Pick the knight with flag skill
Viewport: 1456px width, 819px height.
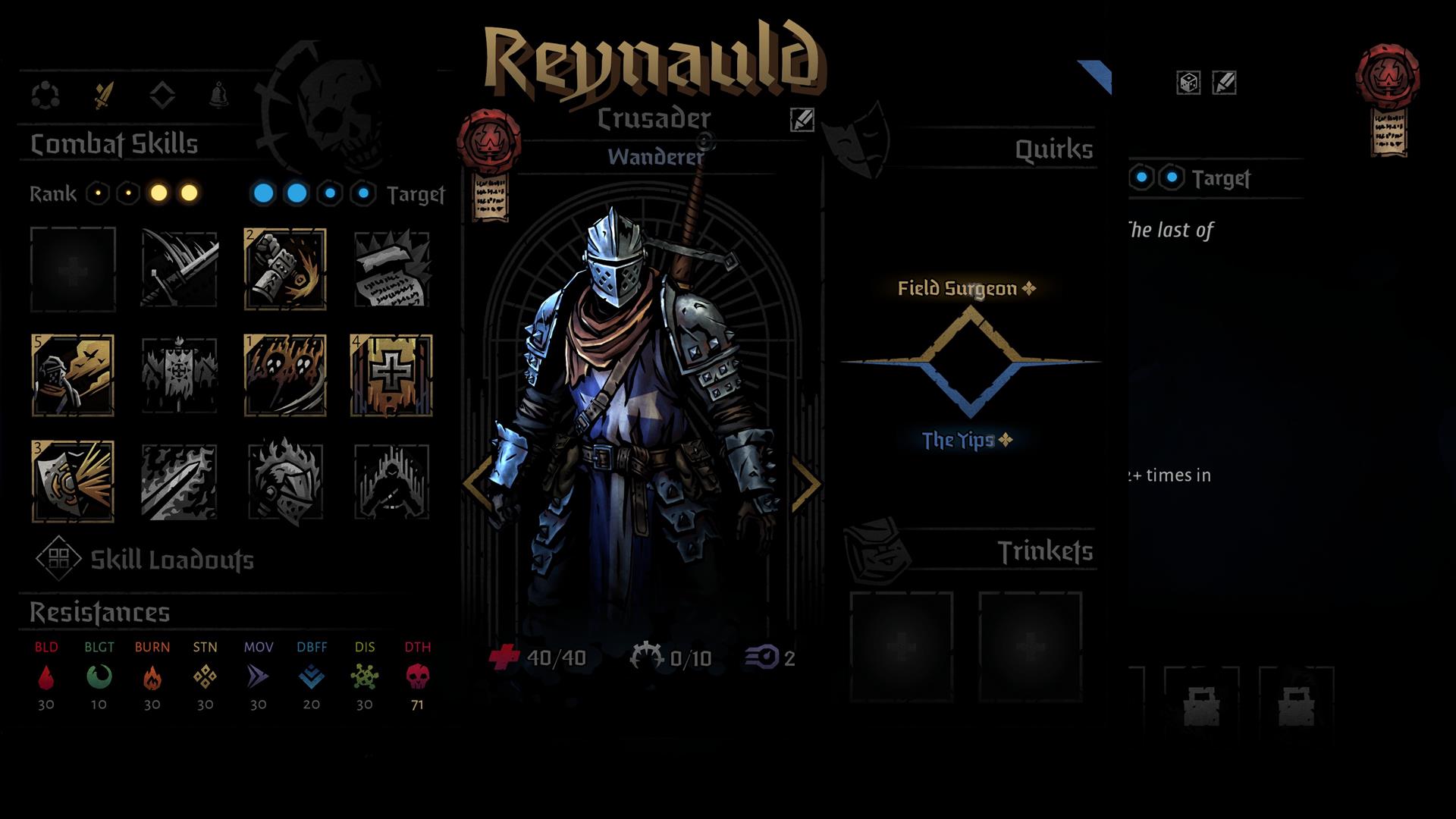coord(73,375)
